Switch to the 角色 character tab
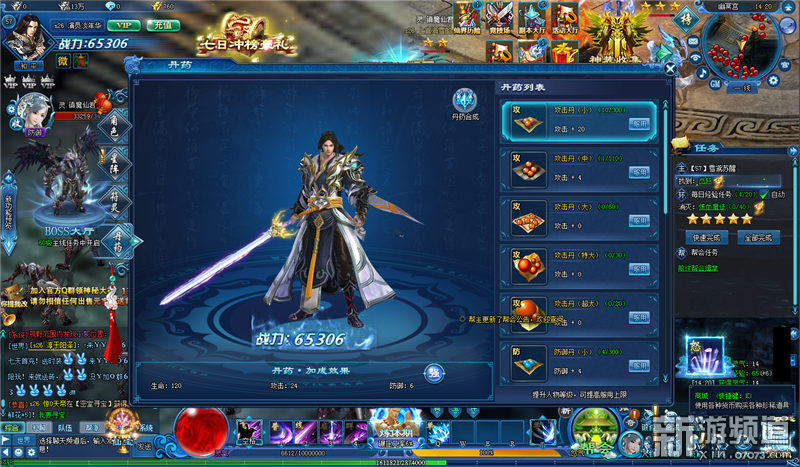The image size is (800, 467). pyautogui.click(x=115, y=124)
